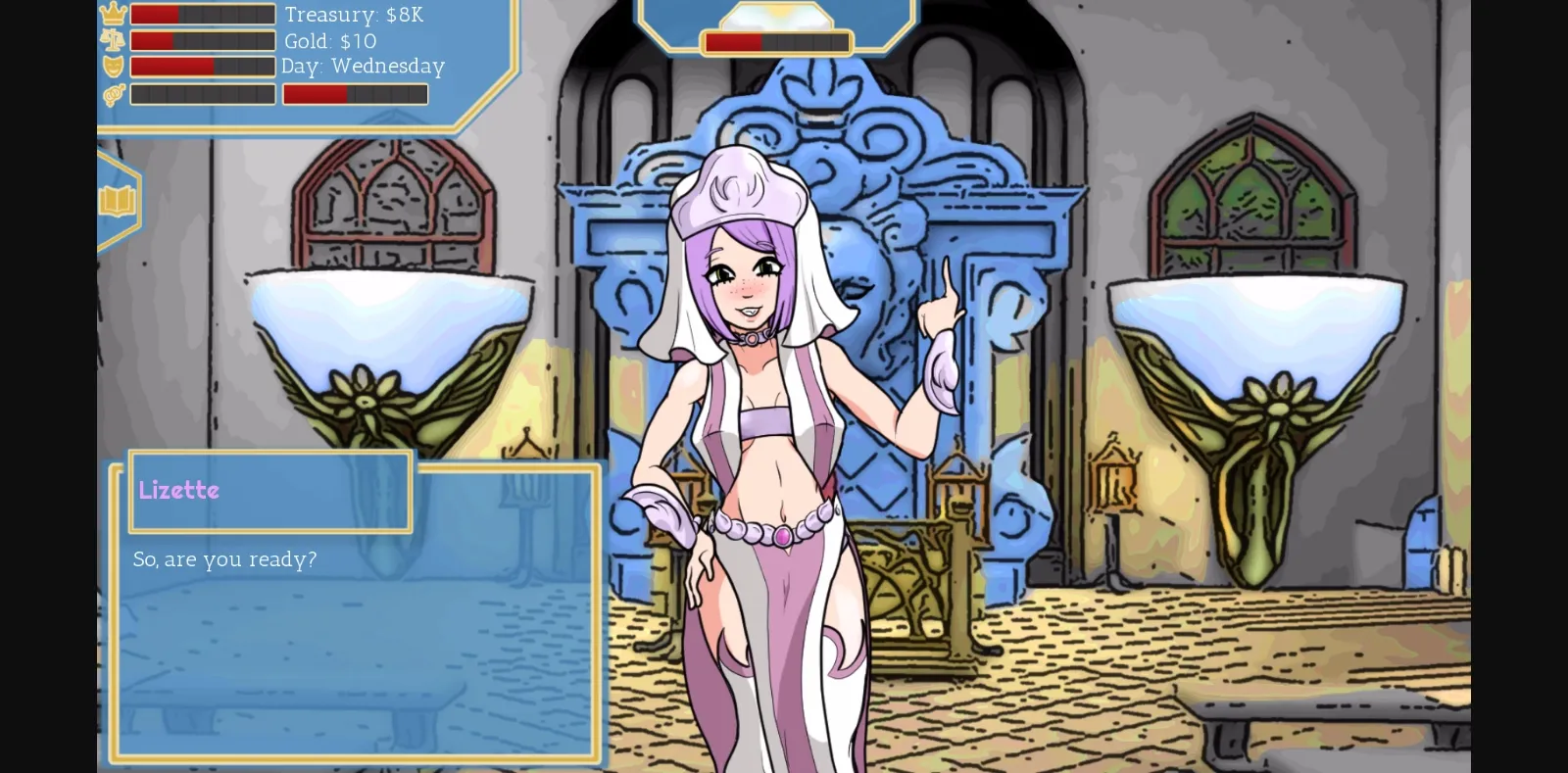Select the crown icon in the stats panel
The image size is (1568, 773).
point(114,14)
